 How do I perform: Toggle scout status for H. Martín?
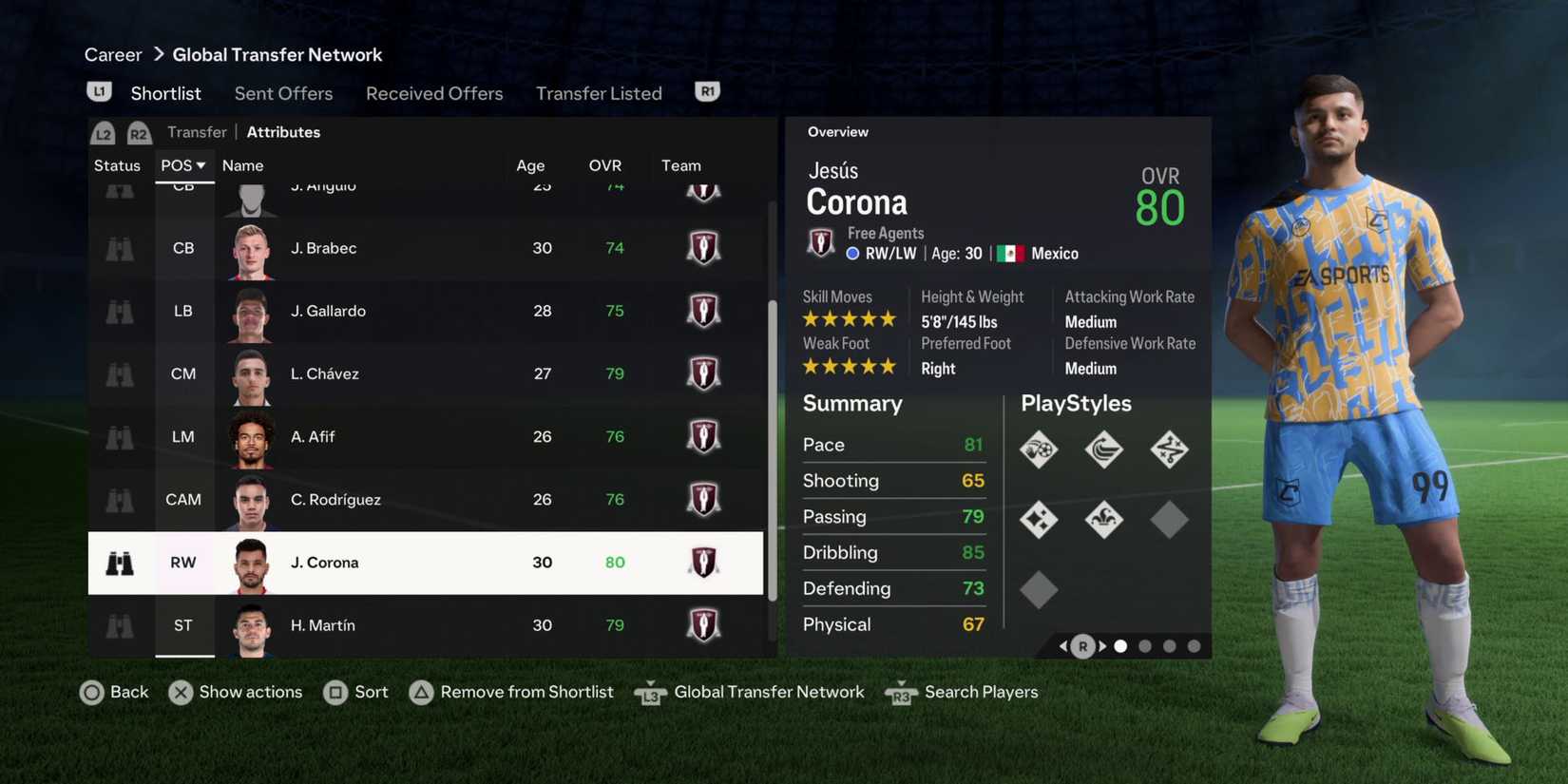click(x=118, y=625)
